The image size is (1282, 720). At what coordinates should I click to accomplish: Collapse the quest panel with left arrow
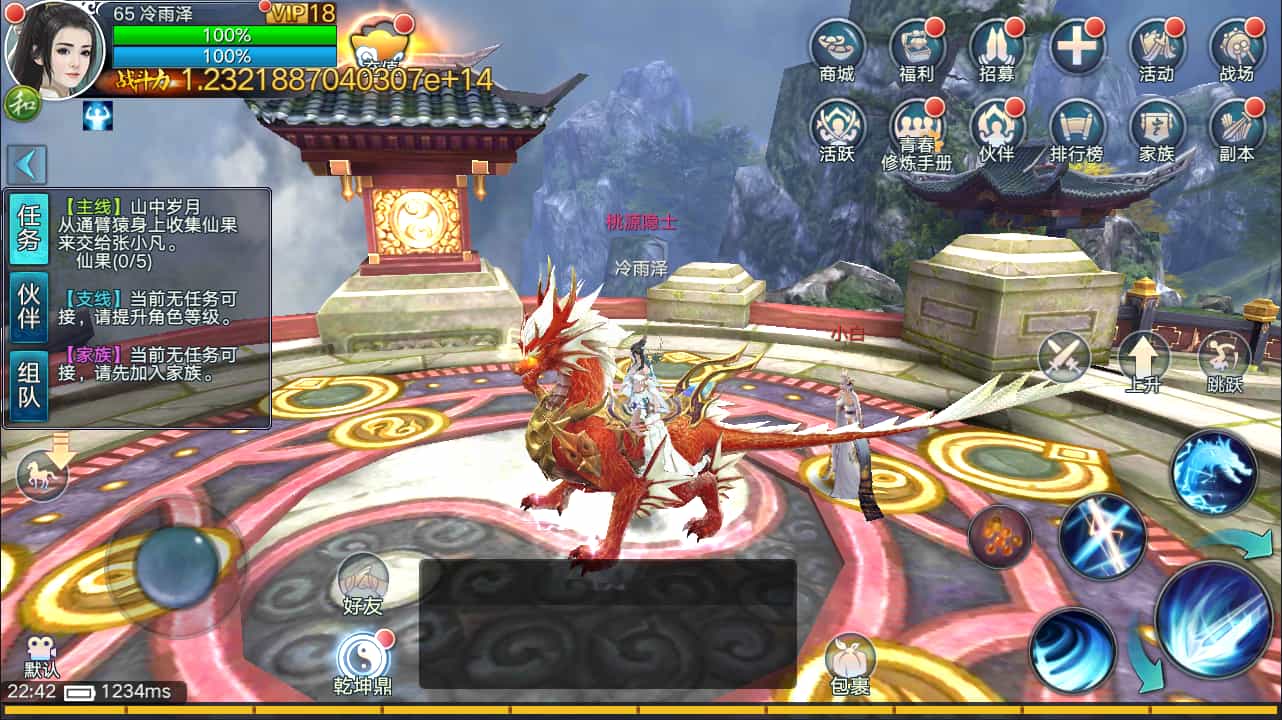[x=28, y=164]
